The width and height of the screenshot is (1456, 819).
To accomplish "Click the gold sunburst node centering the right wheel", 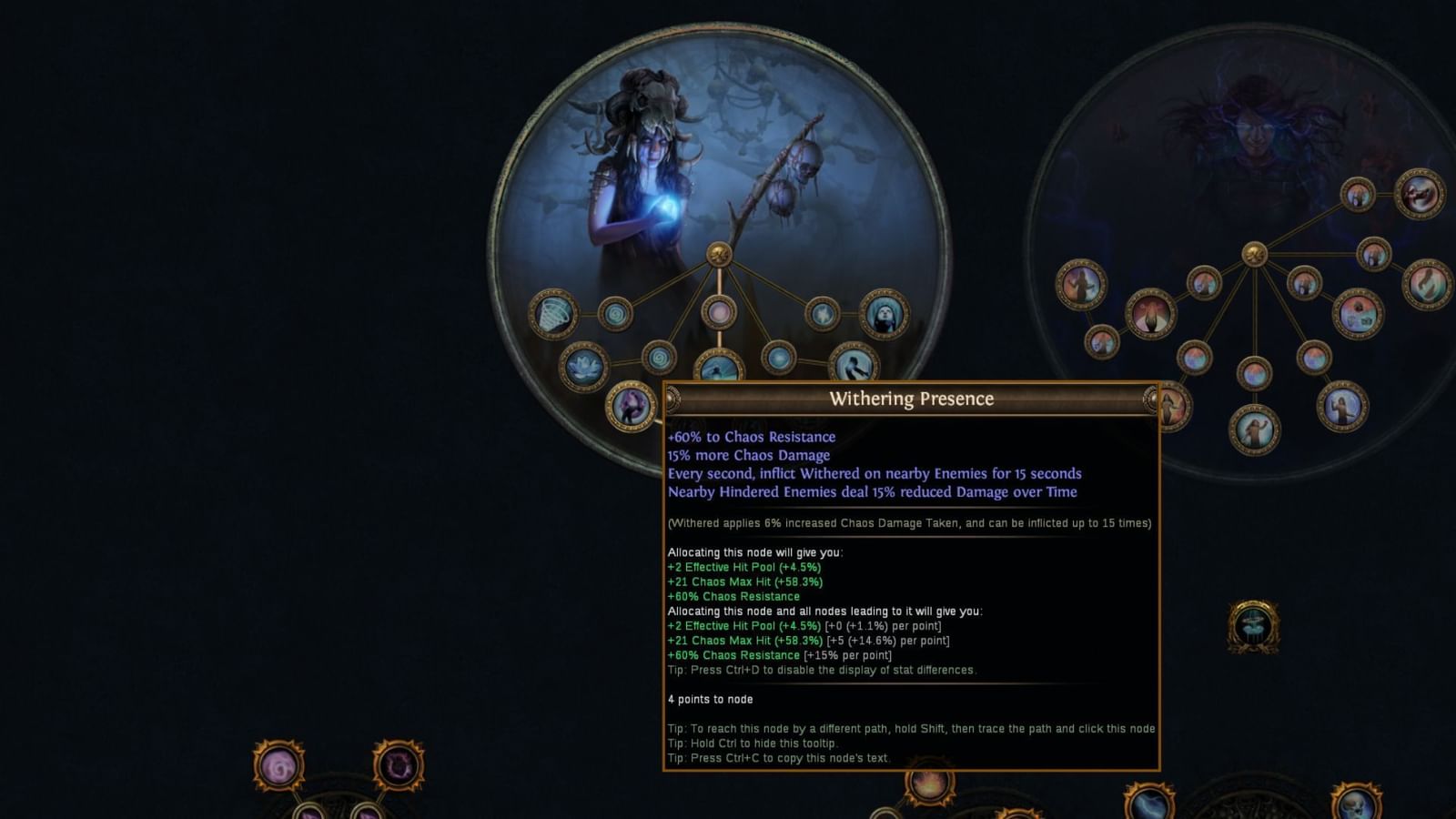I will [1256, 253].
